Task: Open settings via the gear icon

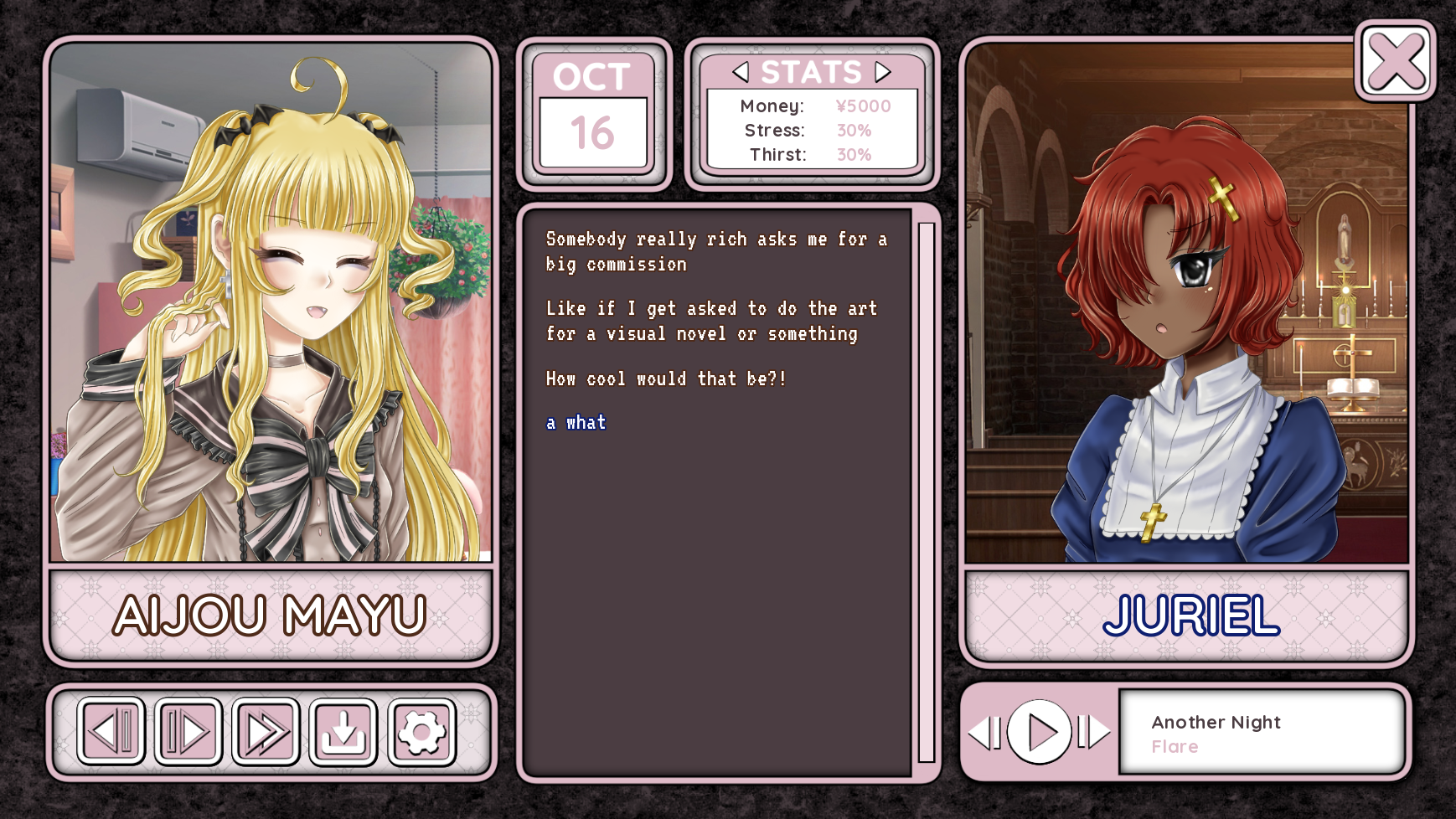Action: 421,732
